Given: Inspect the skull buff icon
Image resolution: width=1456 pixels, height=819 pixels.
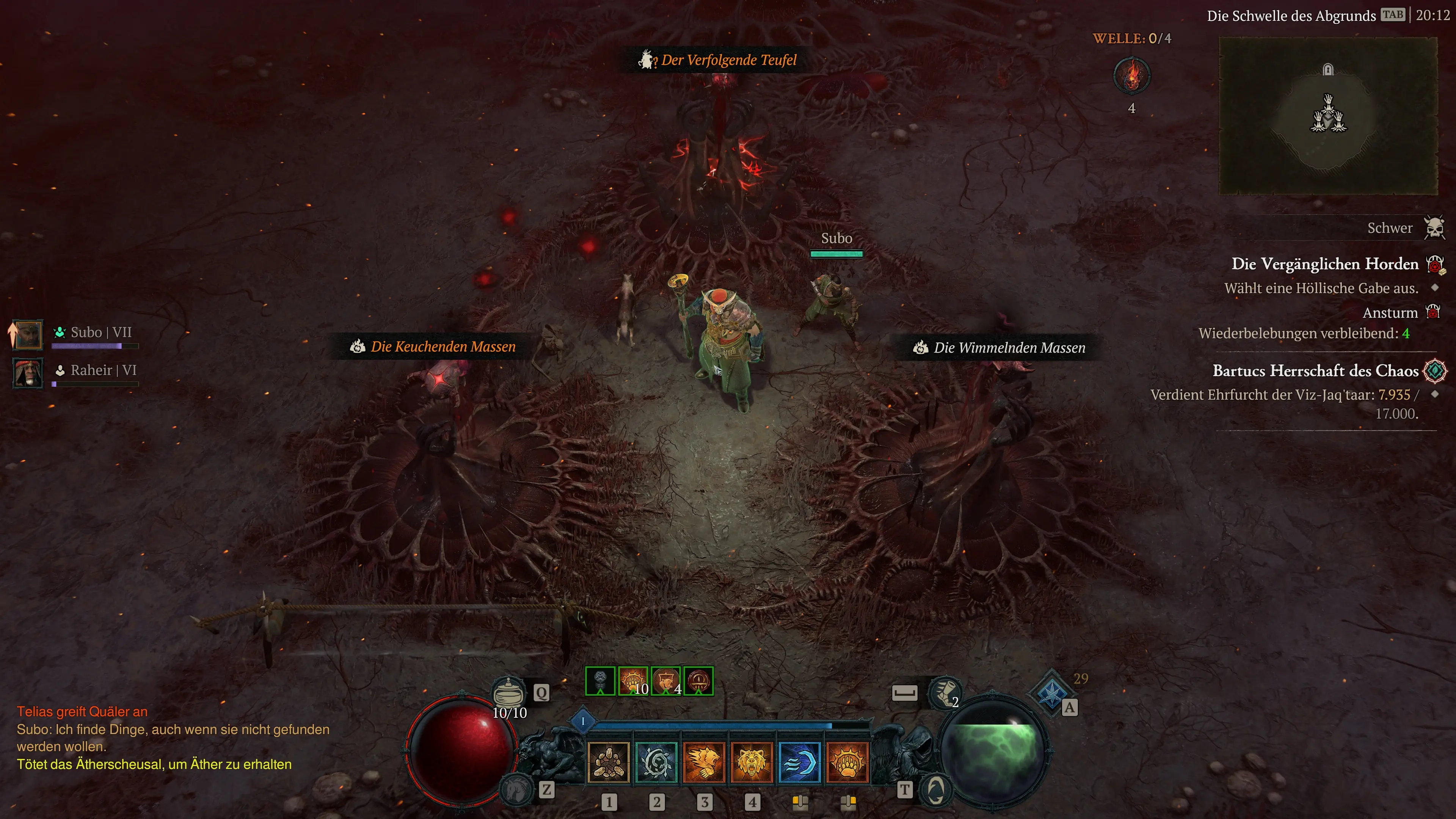Looking at the screenshot, I should [x=600, y=681].
